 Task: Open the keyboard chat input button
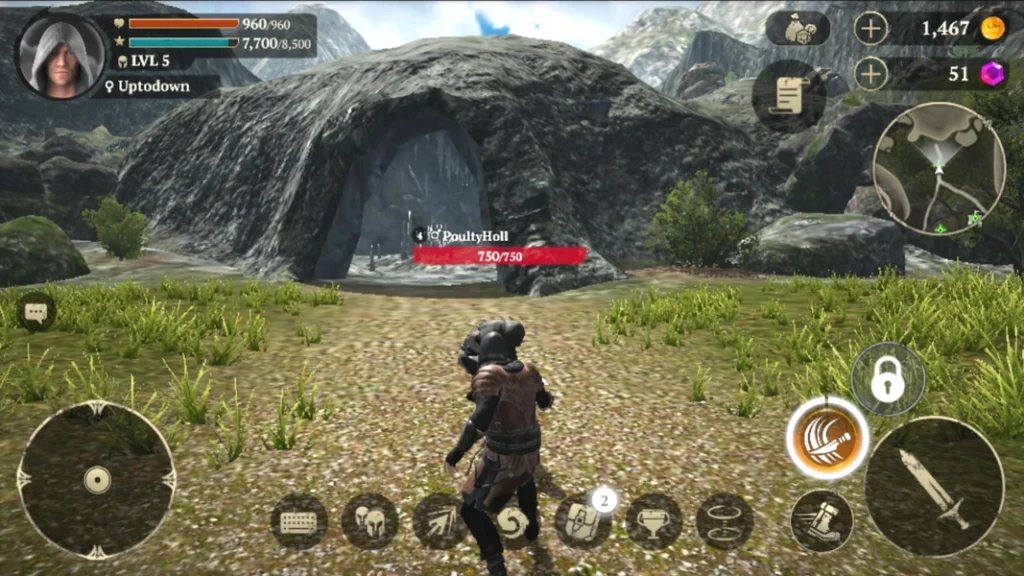click(x=299, y=521)
